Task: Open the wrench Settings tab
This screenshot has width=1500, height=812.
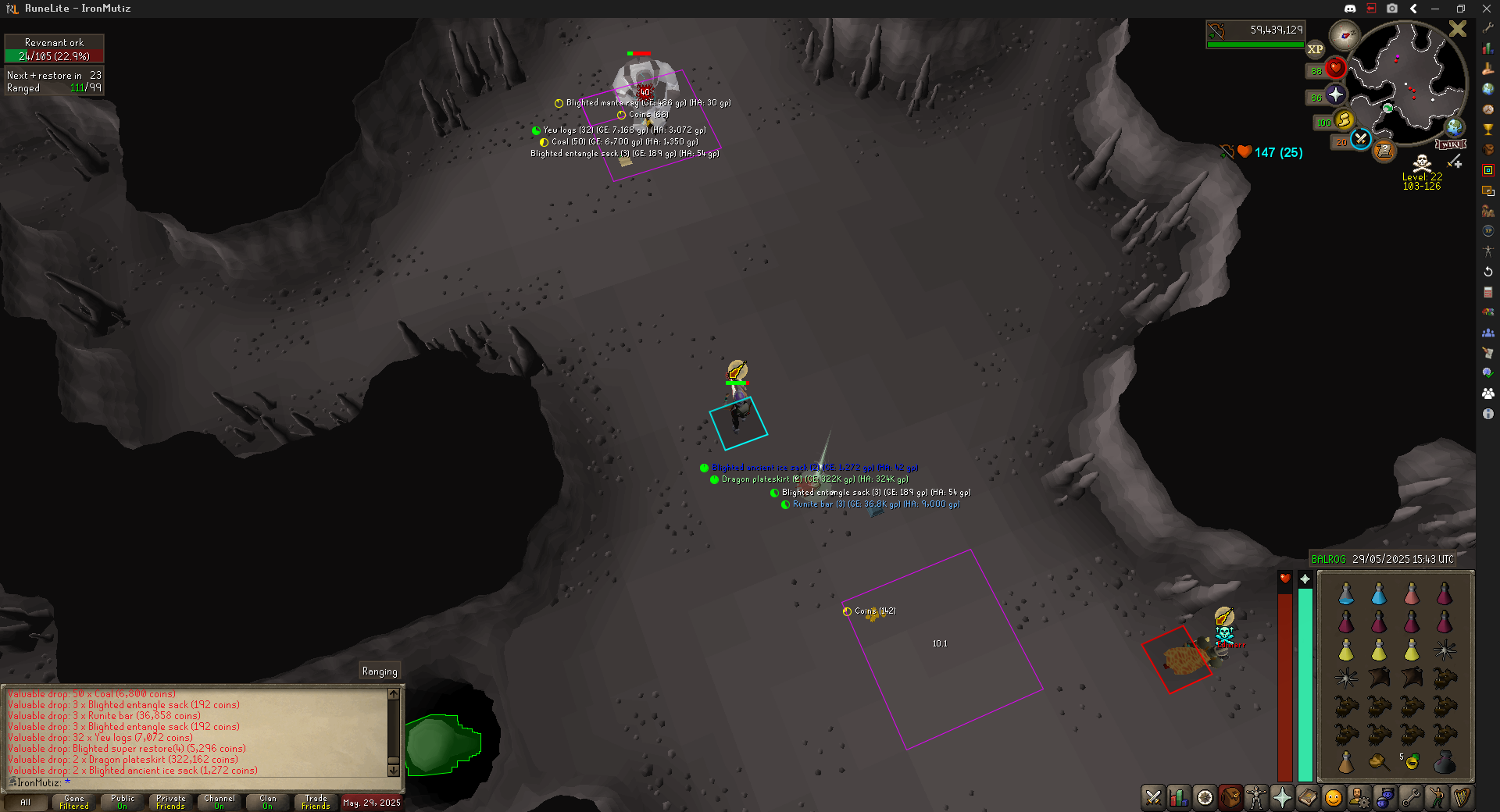Action: (x=1411, y=797)
